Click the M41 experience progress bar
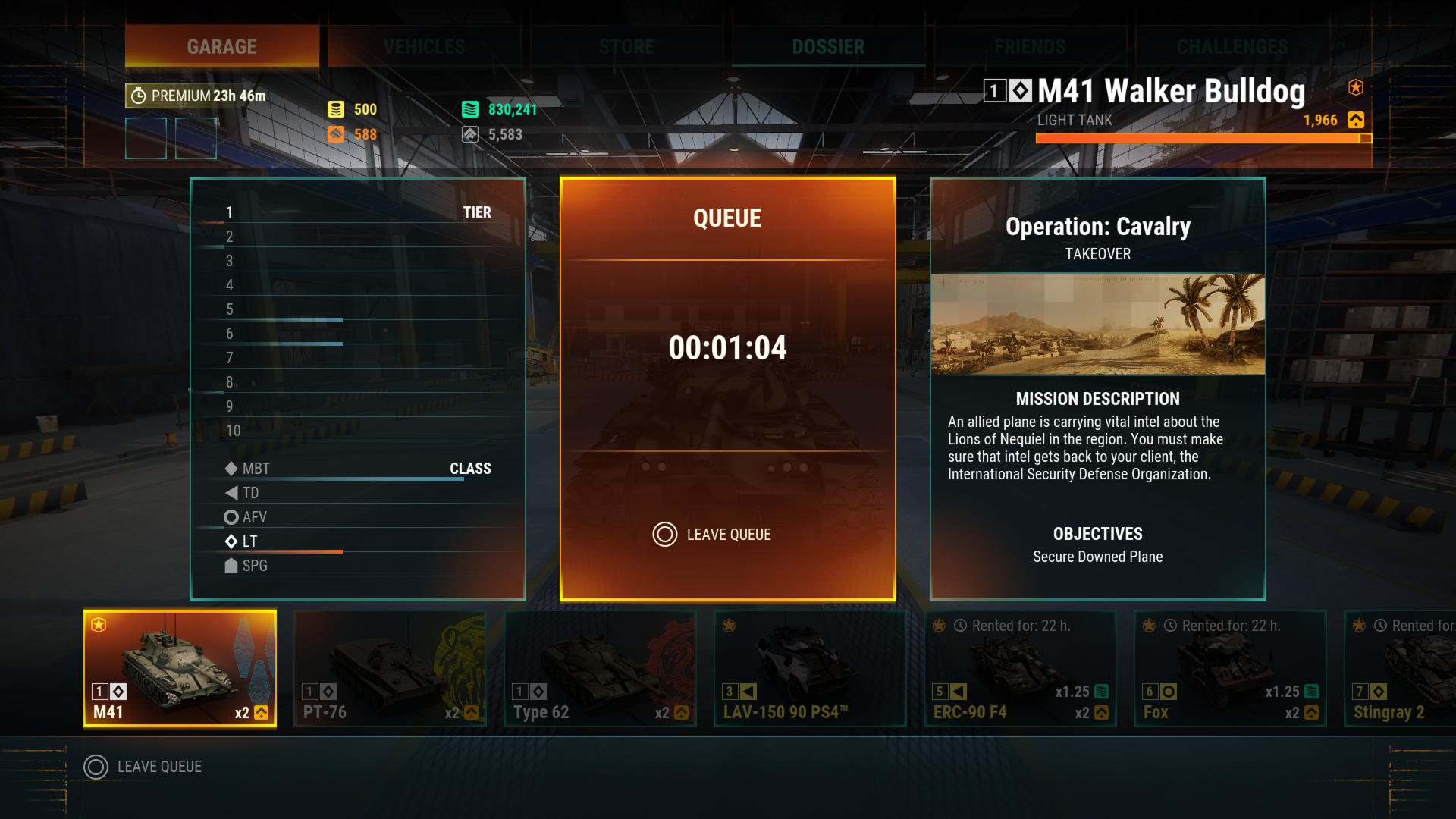 click(x=1203, y=140)
